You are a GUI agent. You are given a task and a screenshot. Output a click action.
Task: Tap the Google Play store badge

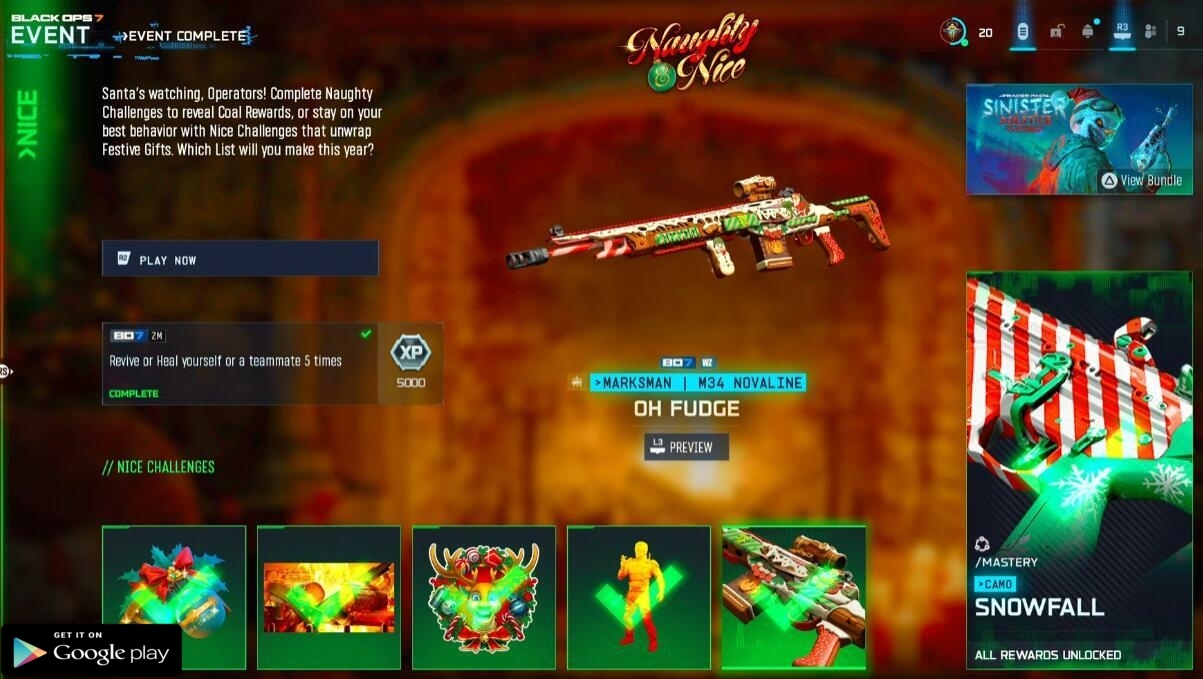click(91, 651)
